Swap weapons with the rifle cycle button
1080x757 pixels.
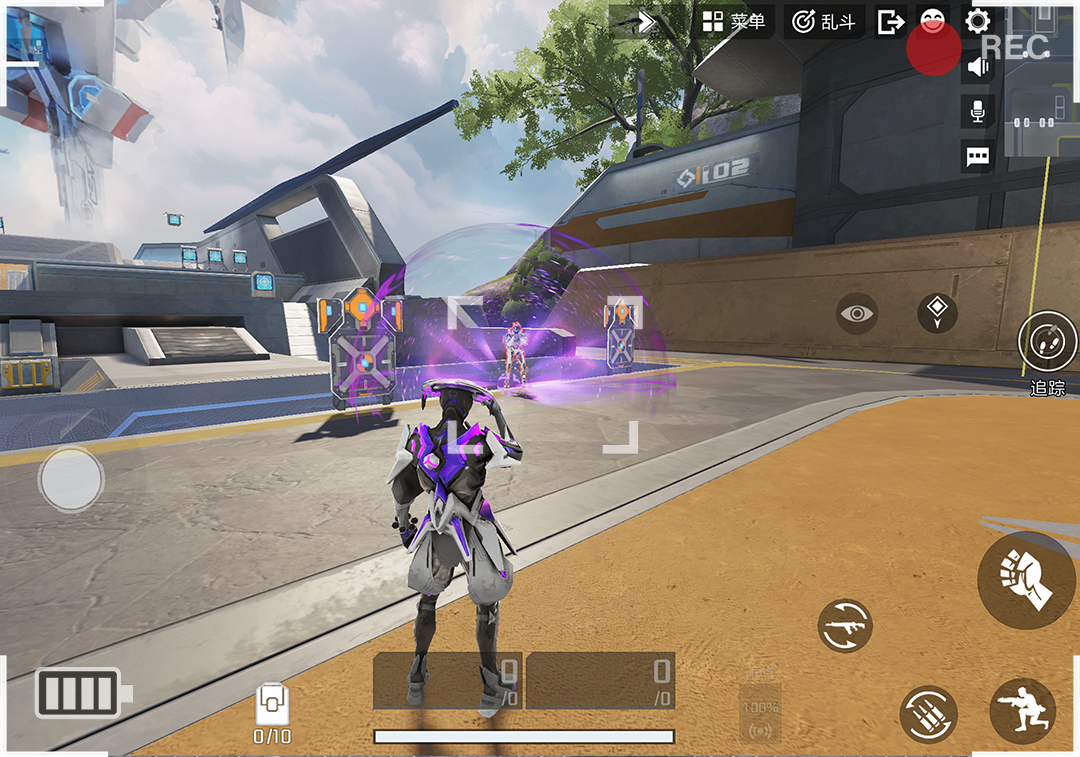tap(845, 627)
